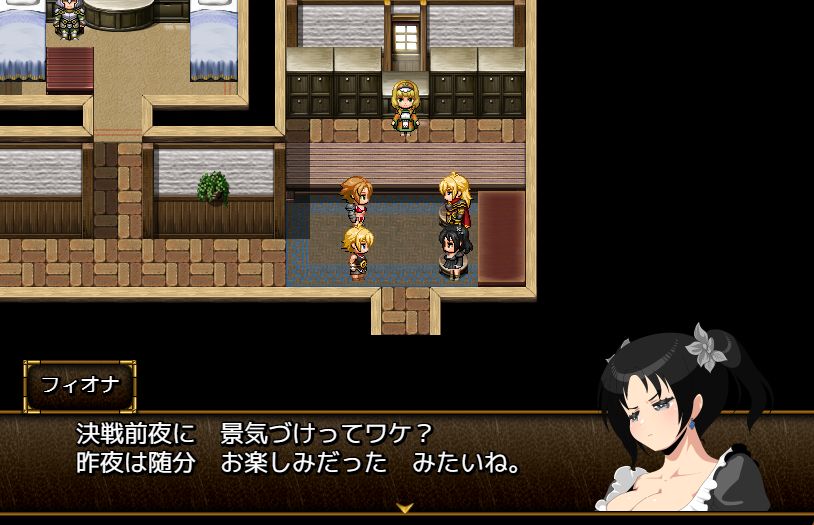The height and width of the screenshot is (525, 814).
Task: Advance dialogue with the golden down arrow
Action: coord(405,508)
